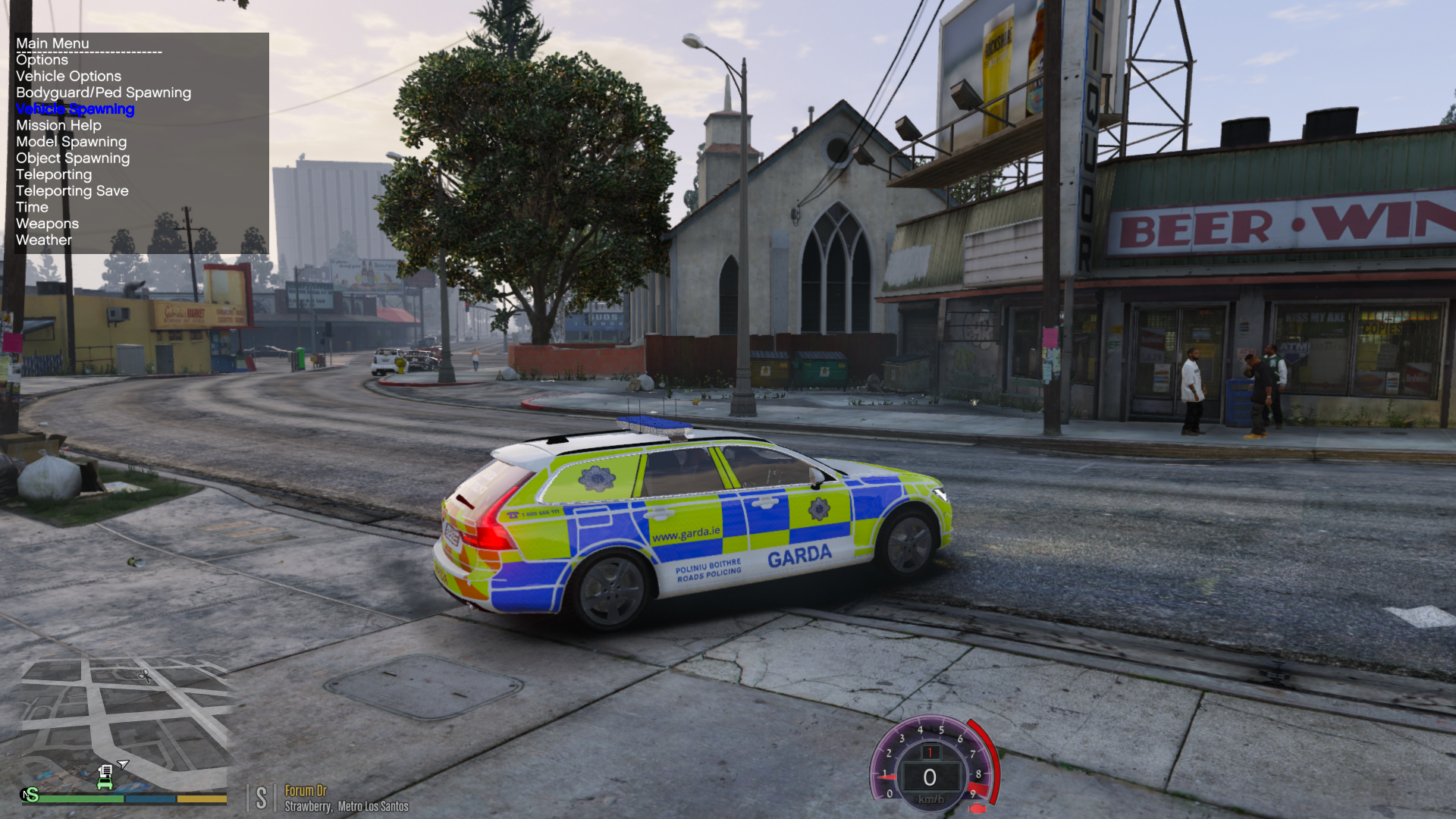Screen dimensions: 1456x819
Task: Open Bodyguard/Ped Spawning entry
Action: [x=103, y=93]
